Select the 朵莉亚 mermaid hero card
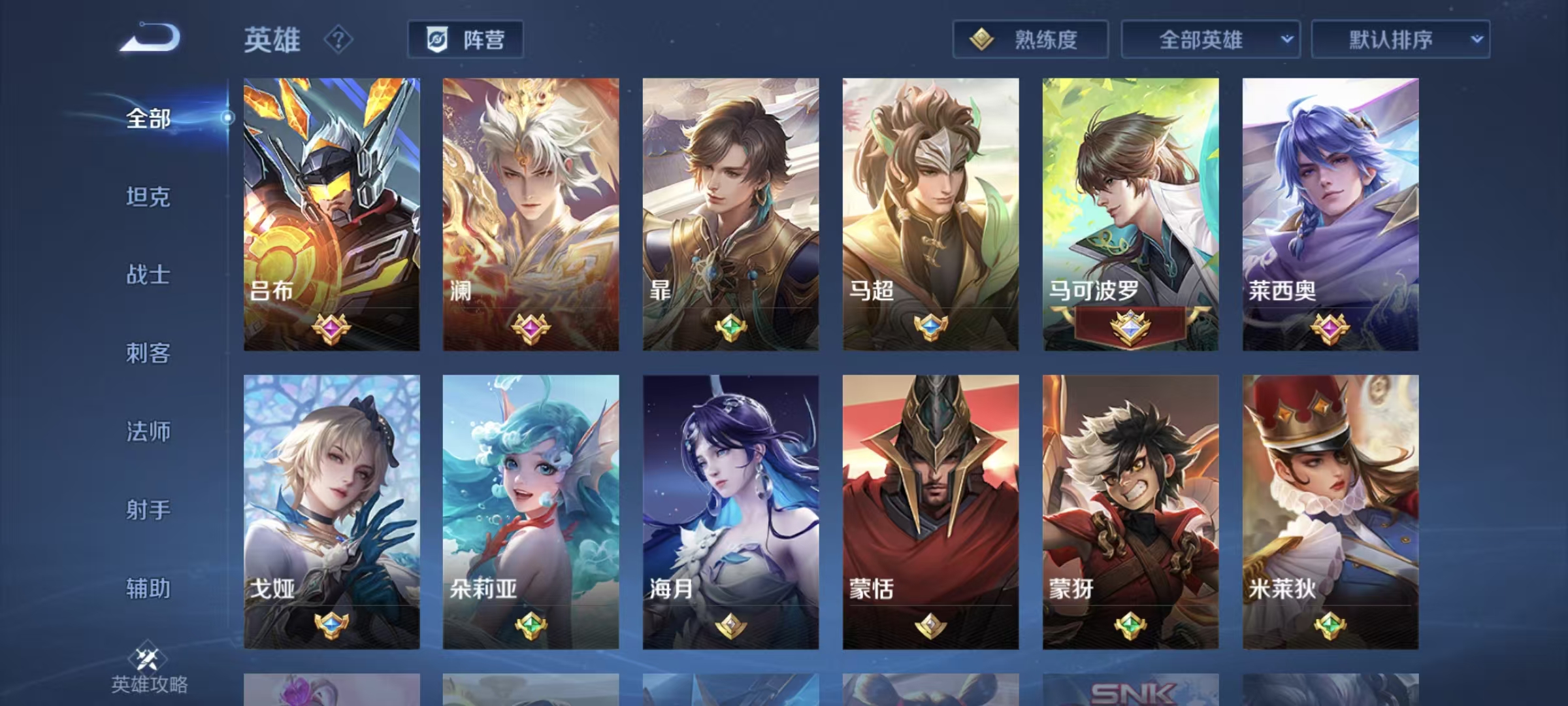This screenshot has height=706, width=1568. coord(531,511)
